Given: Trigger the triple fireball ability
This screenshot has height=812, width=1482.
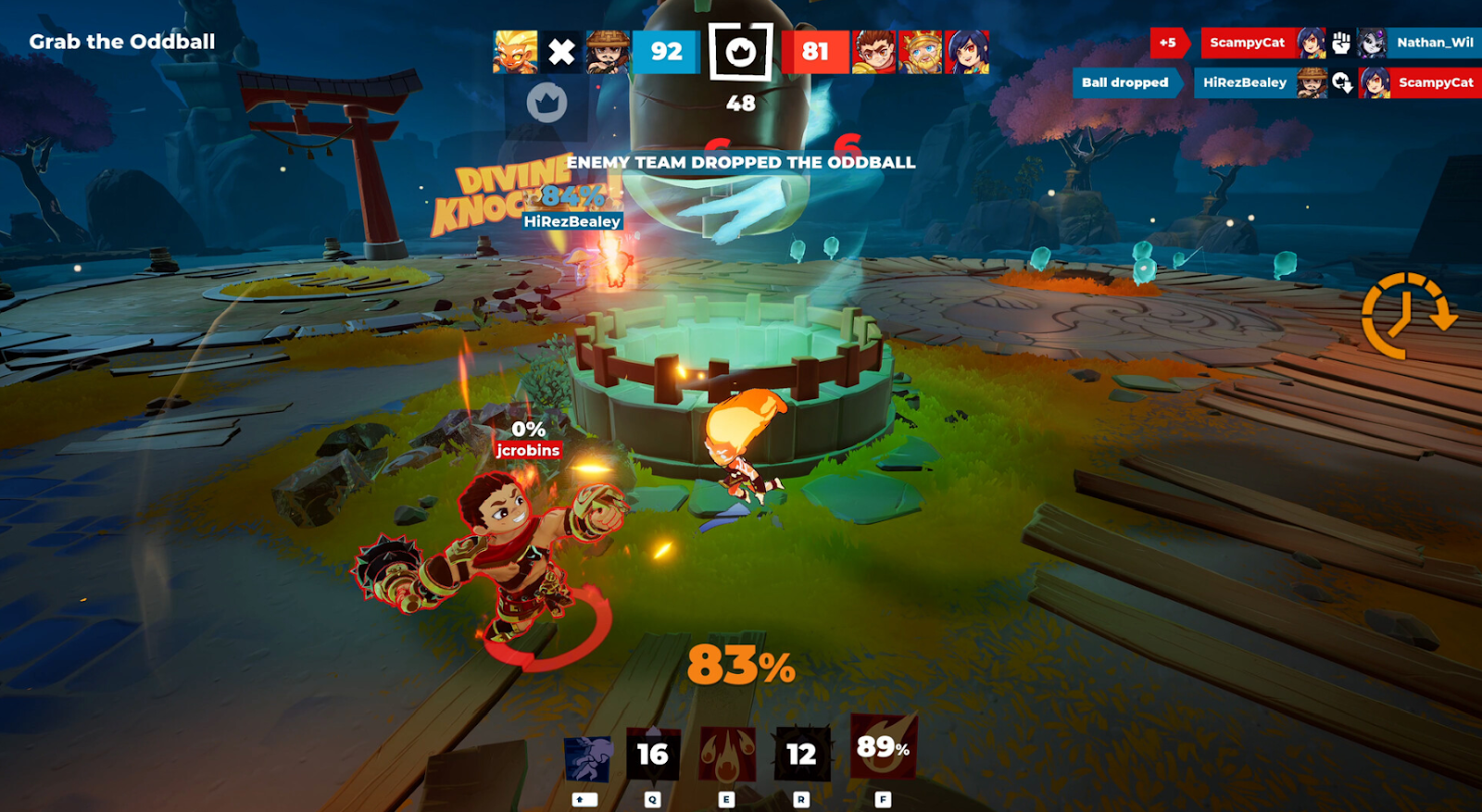Looking at the screenshot, I should coord(727,756).
